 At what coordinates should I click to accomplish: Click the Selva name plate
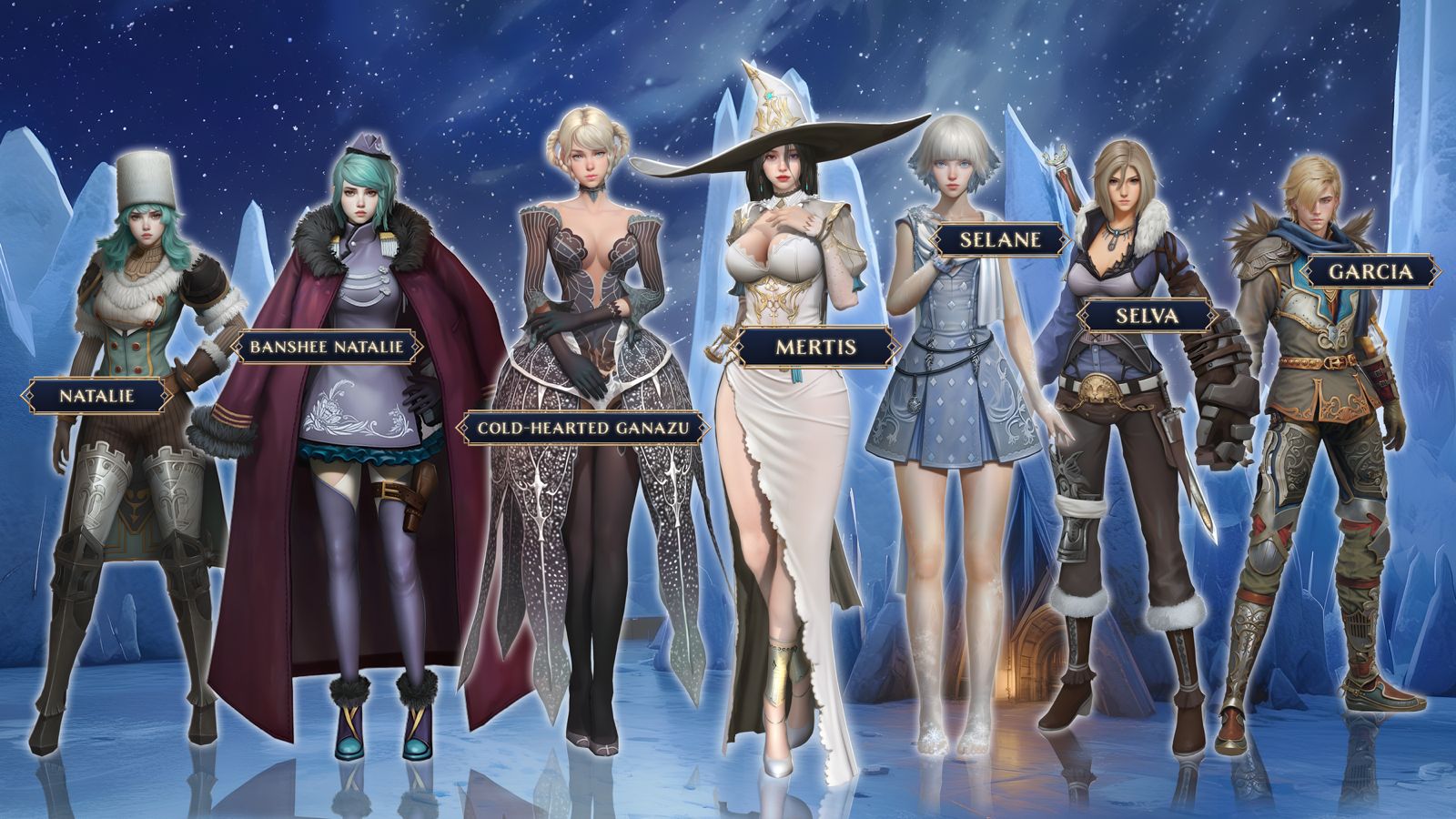pyautogui.click(x=1147, y=316)
